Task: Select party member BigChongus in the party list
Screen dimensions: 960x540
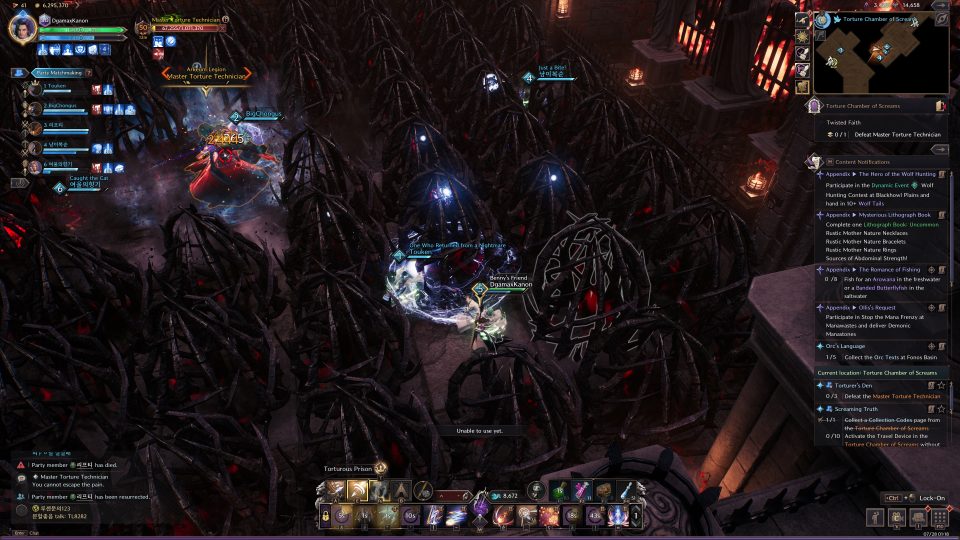Action: click(x=62, y=105)
